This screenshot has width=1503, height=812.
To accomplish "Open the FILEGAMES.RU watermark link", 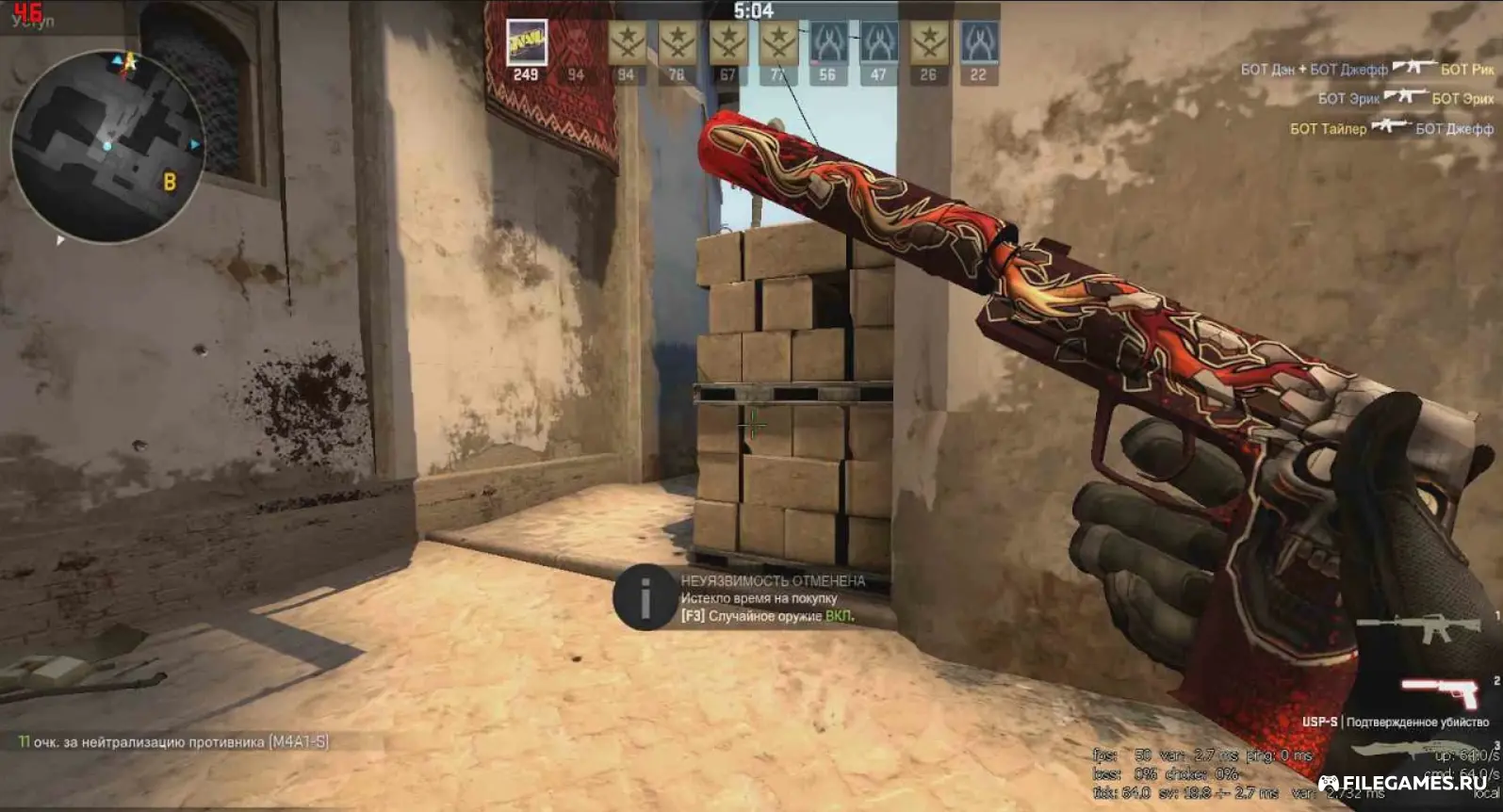I will [1402, 783].
